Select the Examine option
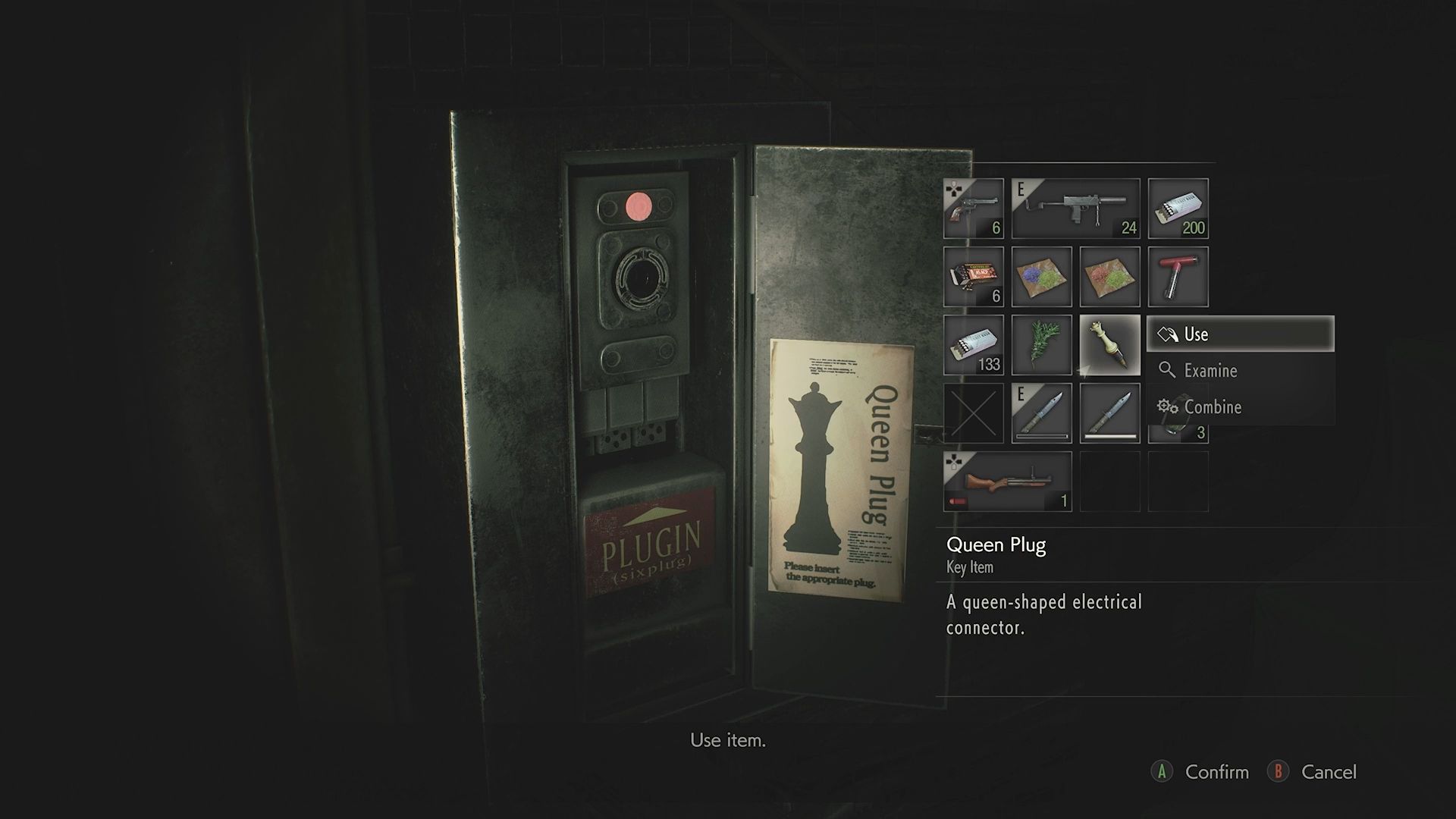The width and height of the screenshot is (1456, 819). click(1239, 371)
